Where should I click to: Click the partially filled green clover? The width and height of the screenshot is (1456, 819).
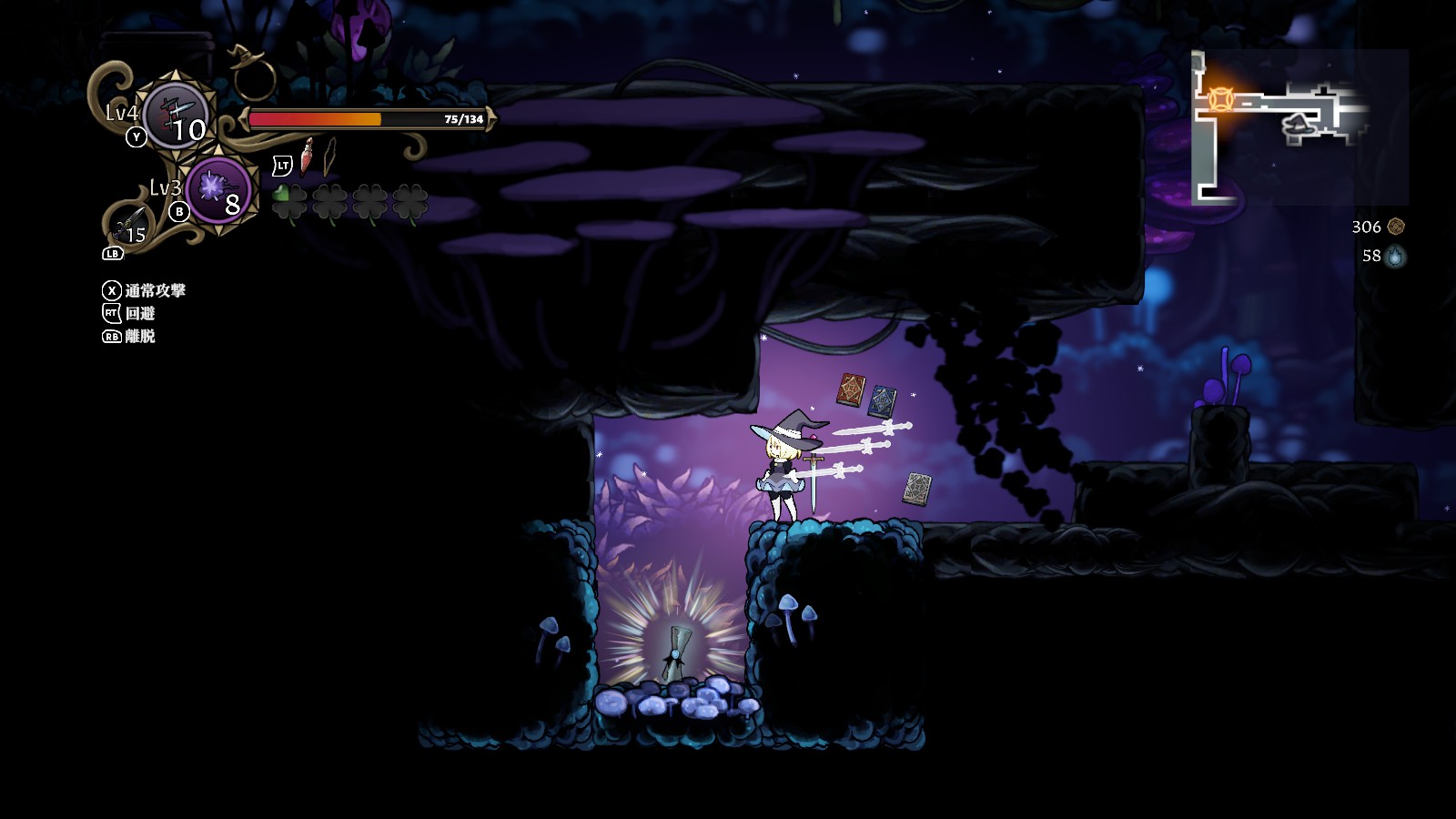[x=289, y=201]
